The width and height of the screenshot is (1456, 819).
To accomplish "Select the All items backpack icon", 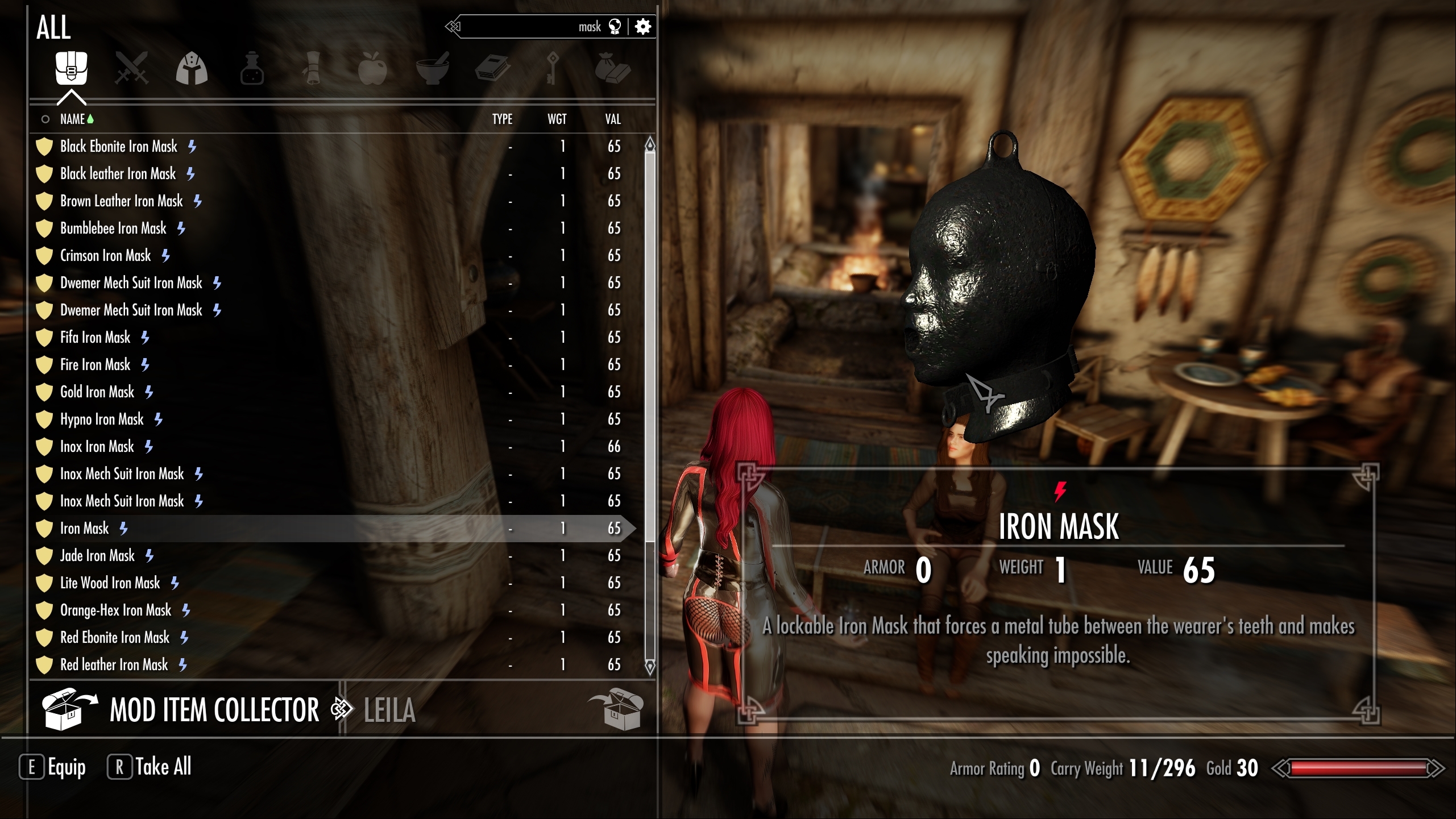I will pyautogui.click(x=71, y=69).
